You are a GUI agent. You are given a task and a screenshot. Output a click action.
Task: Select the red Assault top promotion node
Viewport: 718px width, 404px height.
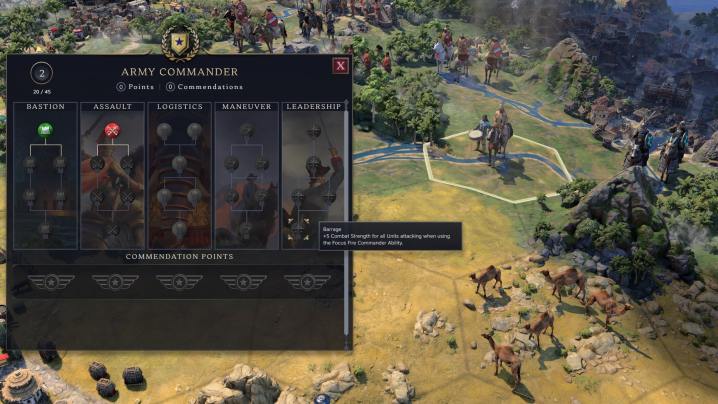(x=112, y=130)
